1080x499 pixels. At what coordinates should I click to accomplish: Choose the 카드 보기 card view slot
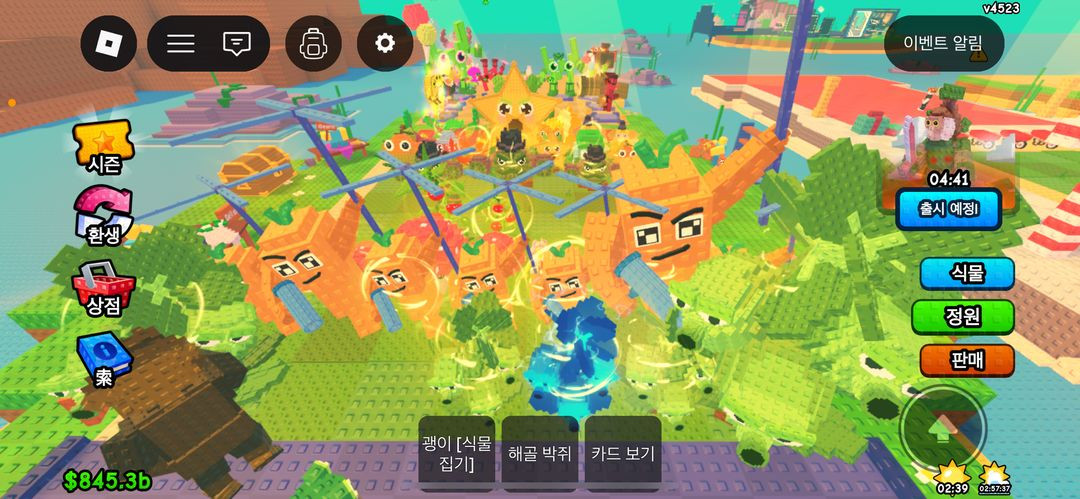[x=622, y=452]
